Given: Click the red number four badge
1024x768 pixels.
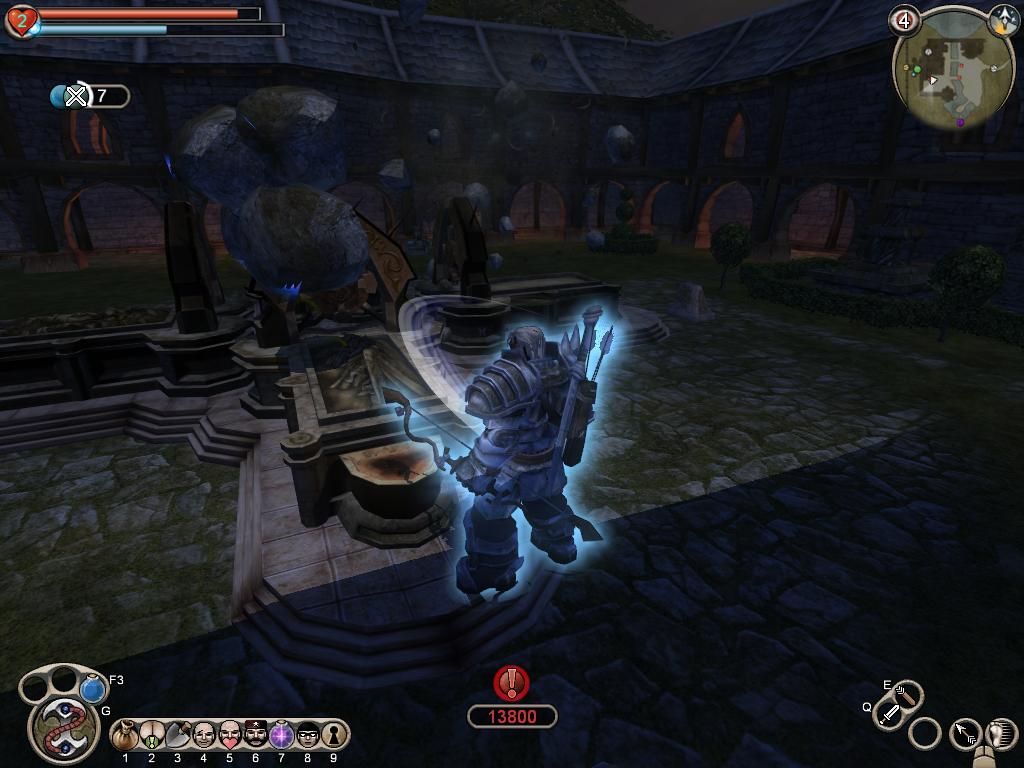Looking at the screenshot, I should (x=905, y=20).
